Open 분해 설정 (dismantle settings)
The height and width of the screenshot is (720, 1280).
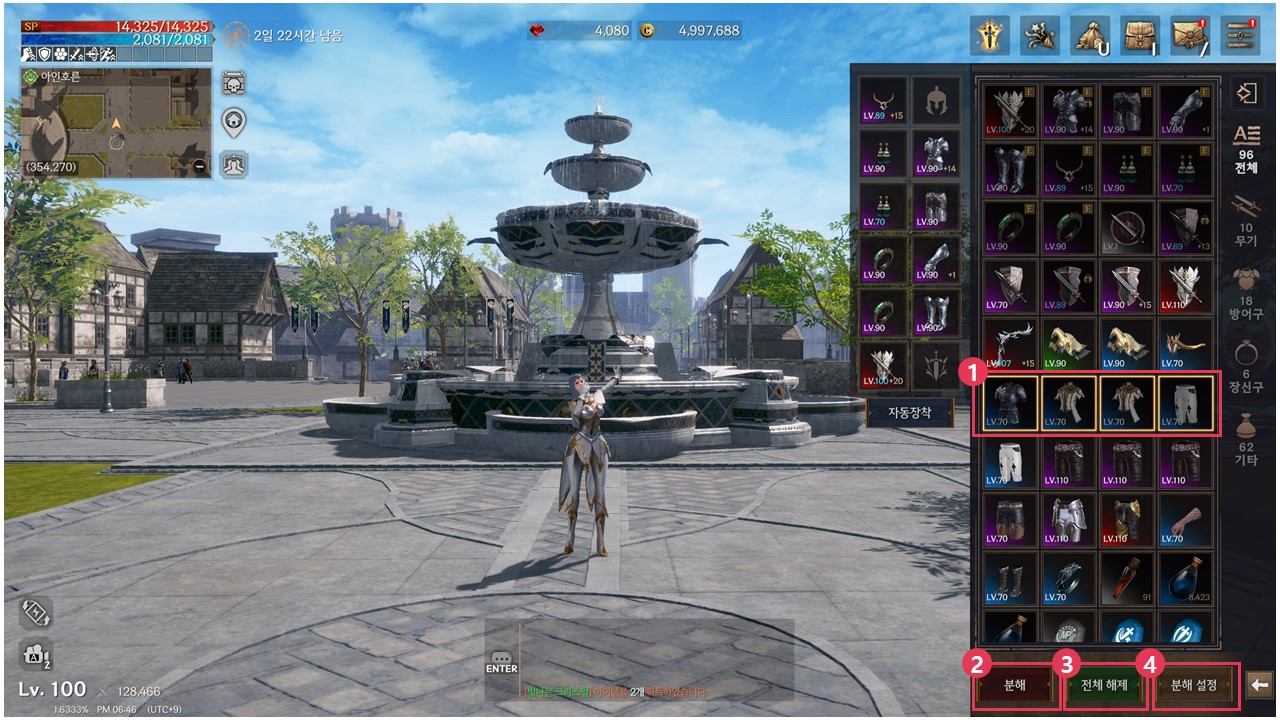pos(1193,686)
